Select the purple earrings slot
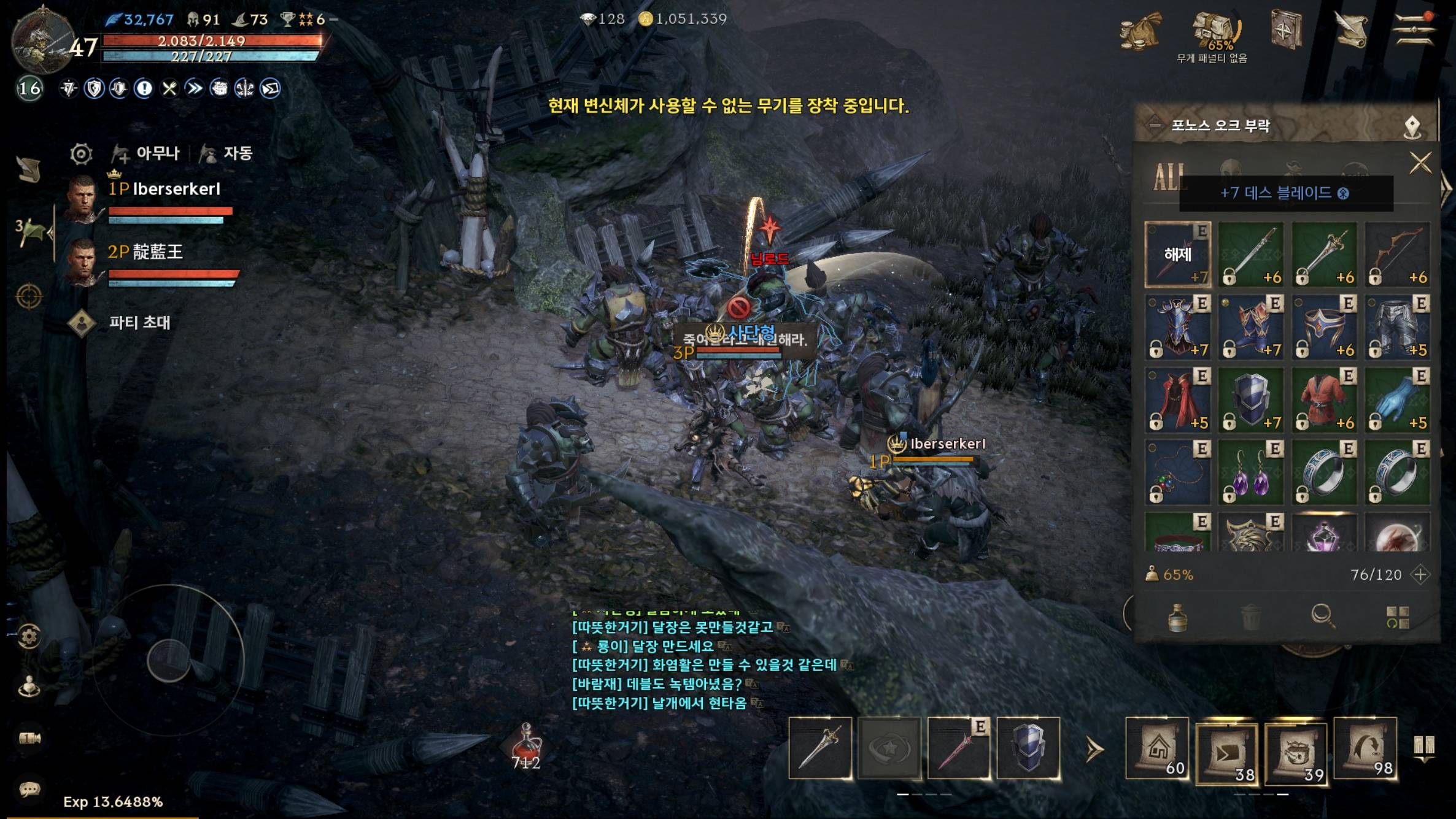 click(1251, 473)
